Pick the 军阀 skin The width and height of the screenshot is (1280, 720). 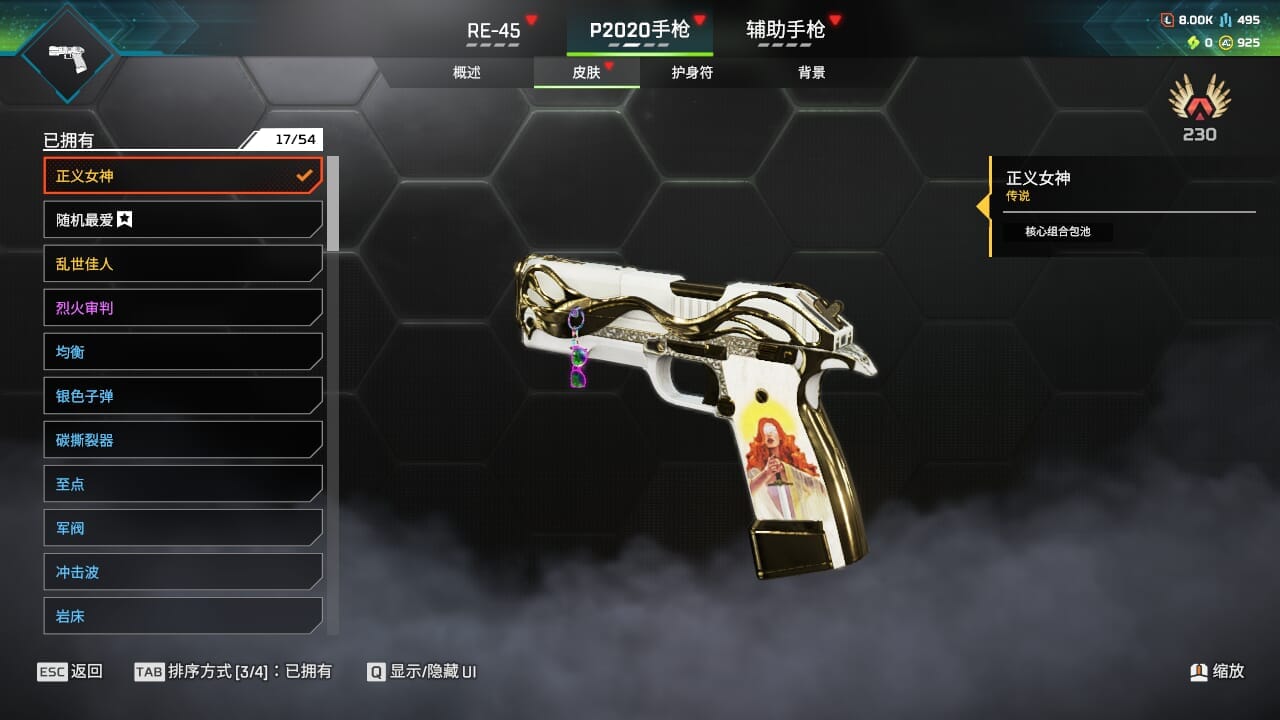point(183,528)
